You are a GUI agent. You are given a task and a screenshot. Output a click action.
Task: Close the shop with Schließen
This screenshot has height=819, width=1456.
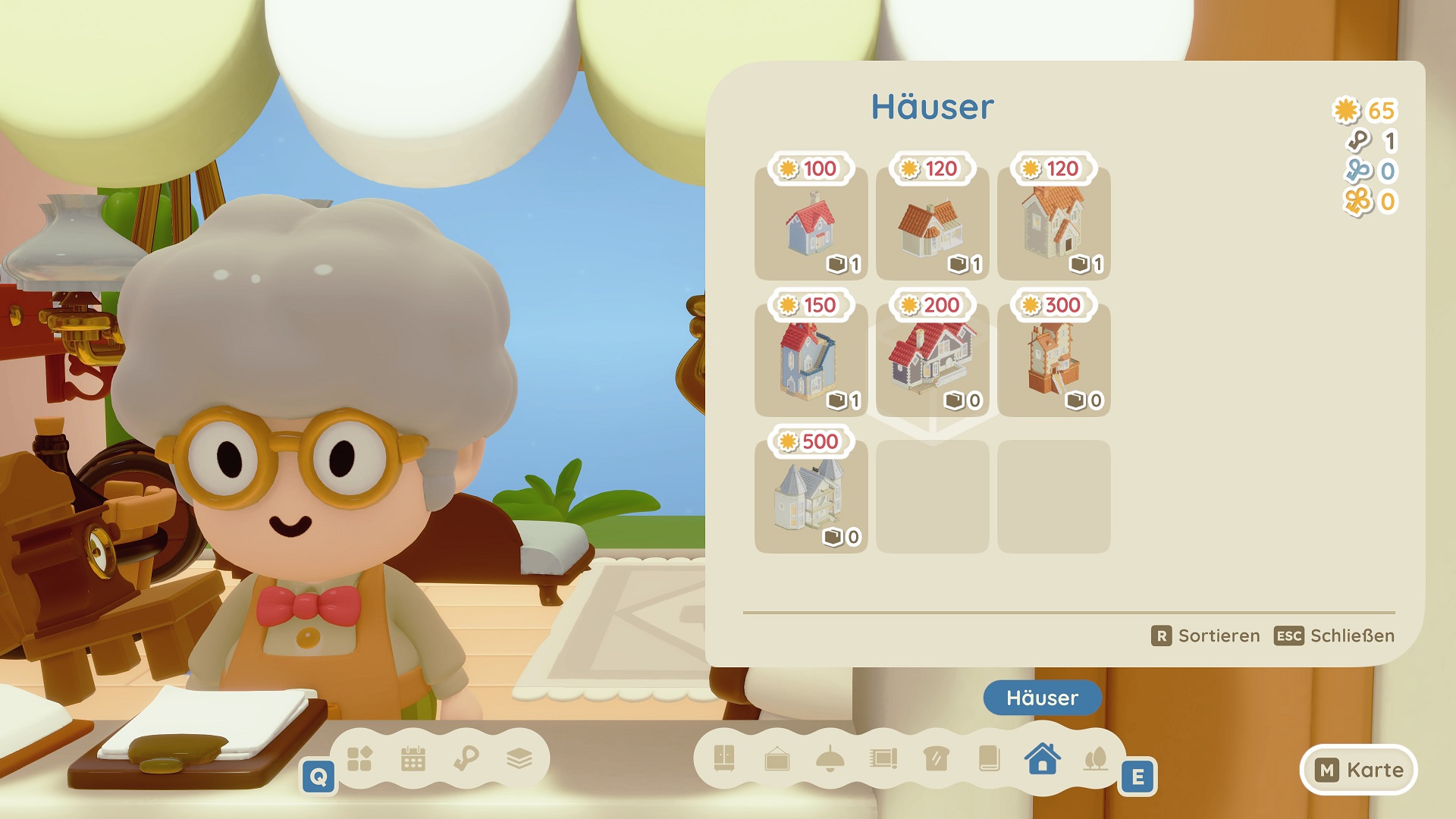[x=1334, y=635]
